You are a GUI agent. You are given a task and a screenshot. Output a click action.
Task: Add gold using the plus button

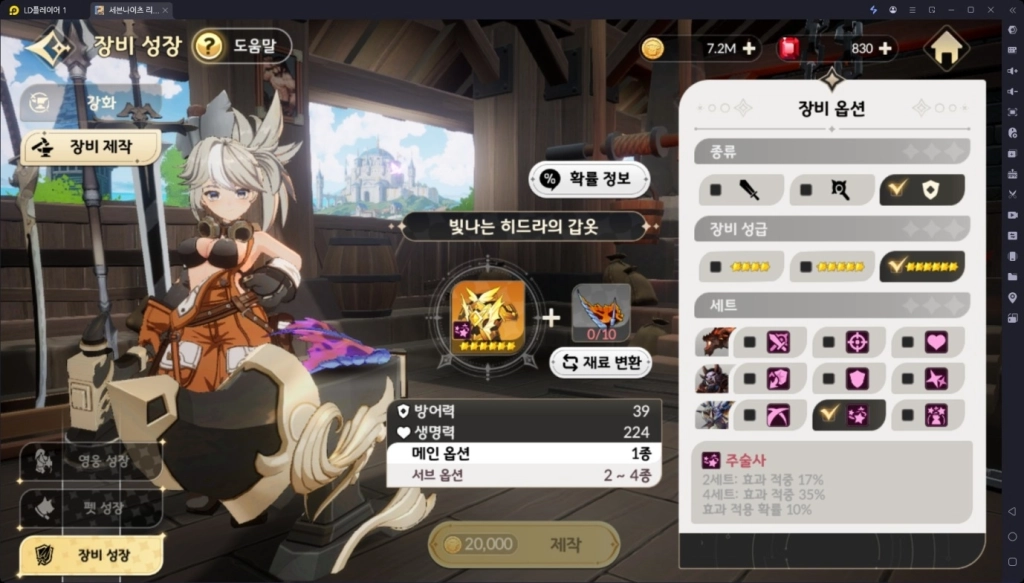[748, 48]
